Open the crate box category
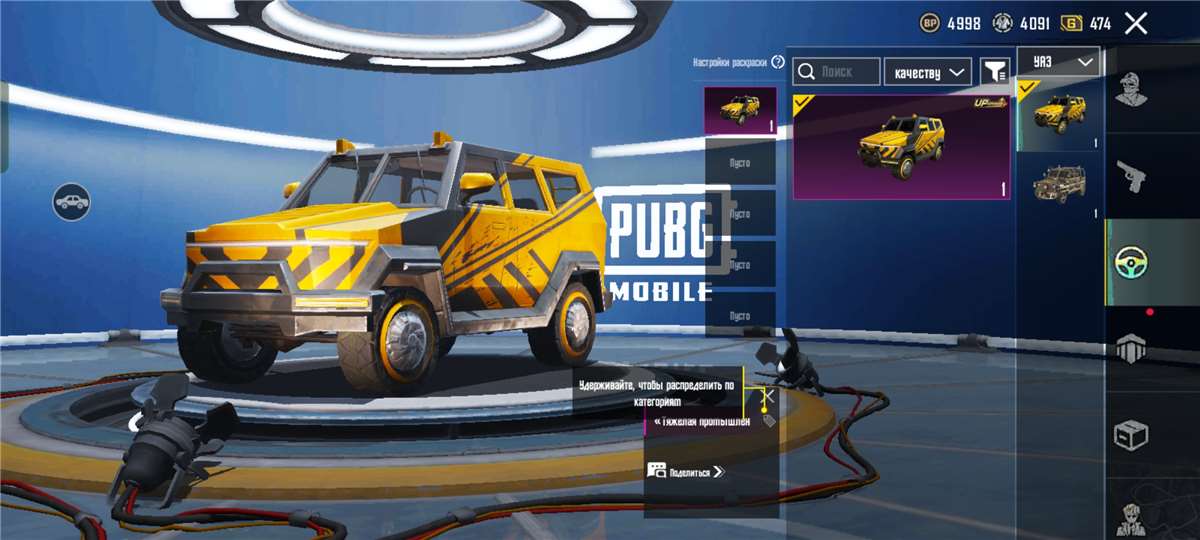Viewport: 1200px width, 540px height. point(1131,435)
